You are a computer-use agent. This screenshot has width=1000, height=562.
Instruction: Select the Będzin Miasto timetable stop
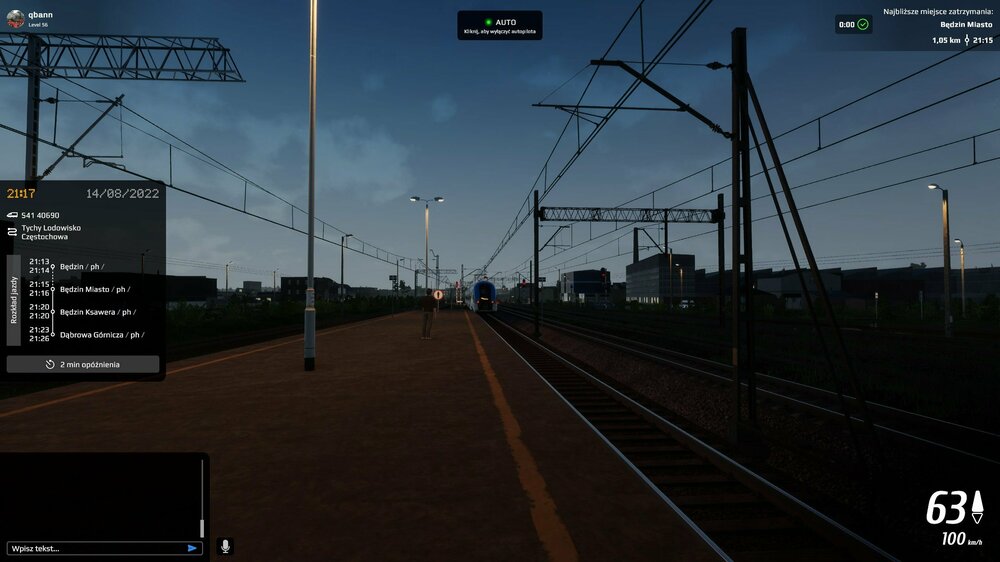pyautogui.click(x=85, y=289)
